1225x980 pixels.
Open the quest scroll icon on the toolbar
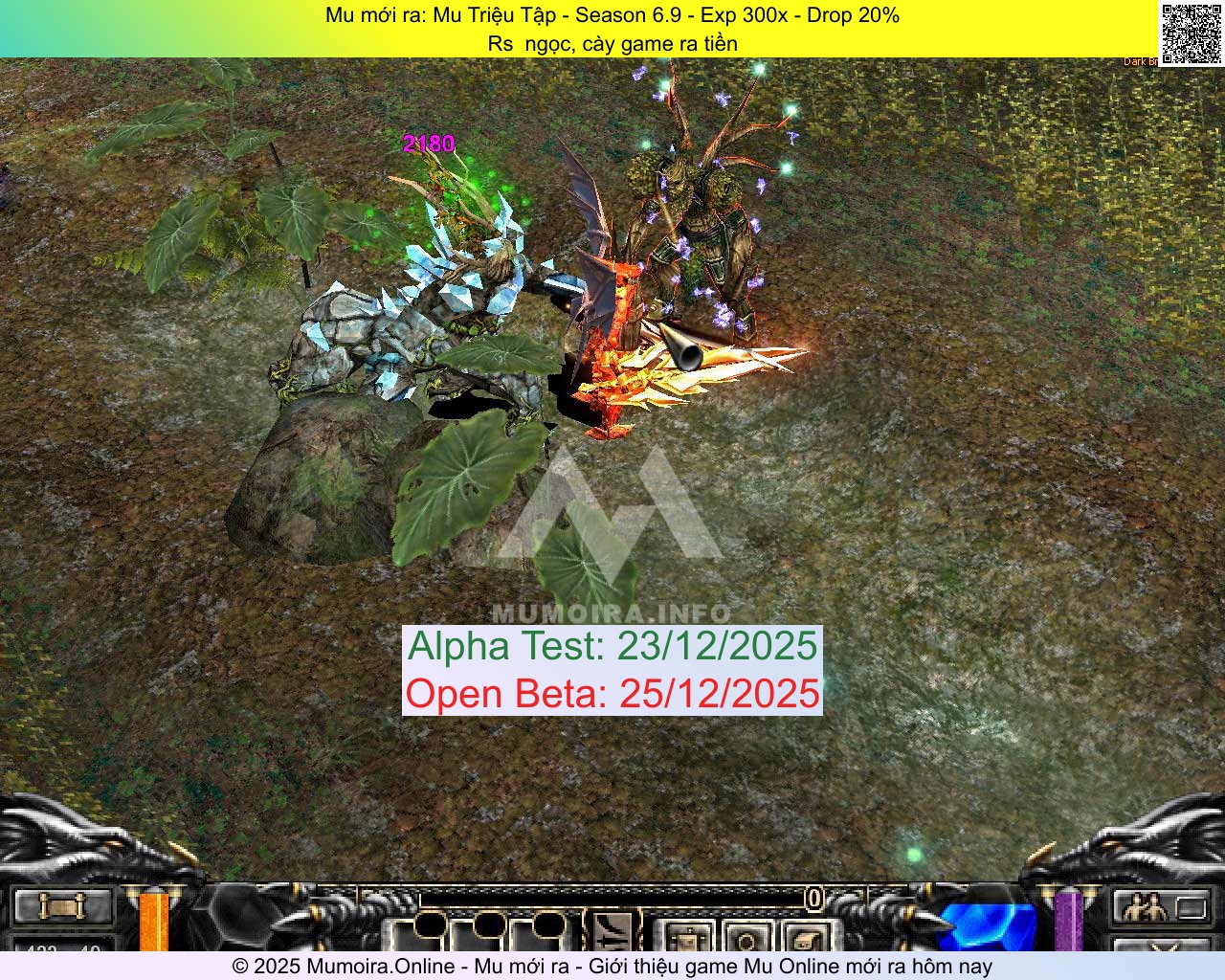[62, 906]
